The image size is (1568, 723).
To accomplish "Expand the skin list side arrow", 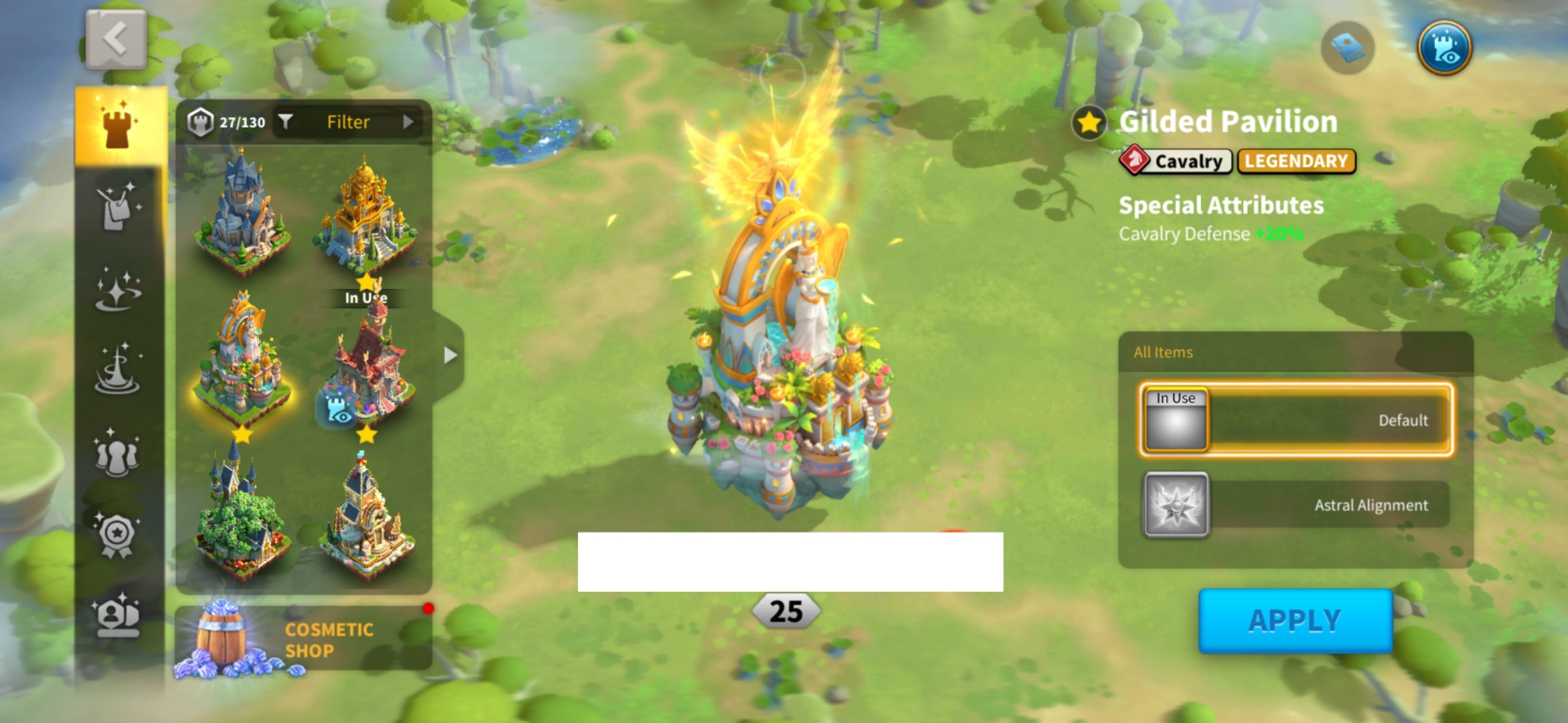I will pyautogui.click(x=450, y=355).
